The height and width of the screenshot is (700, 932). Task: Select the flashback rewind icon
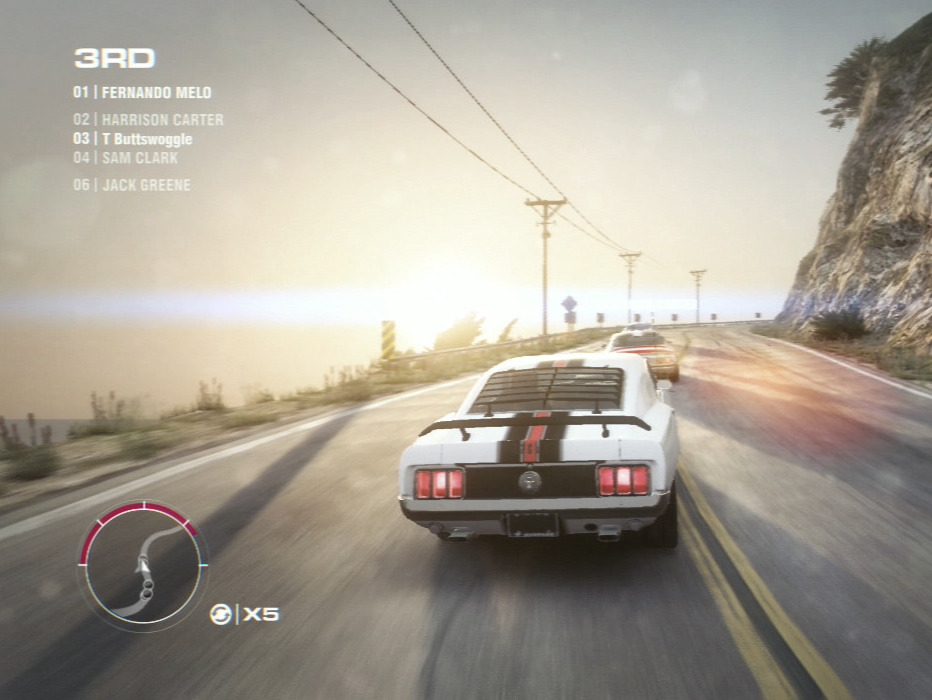[221, 614]
